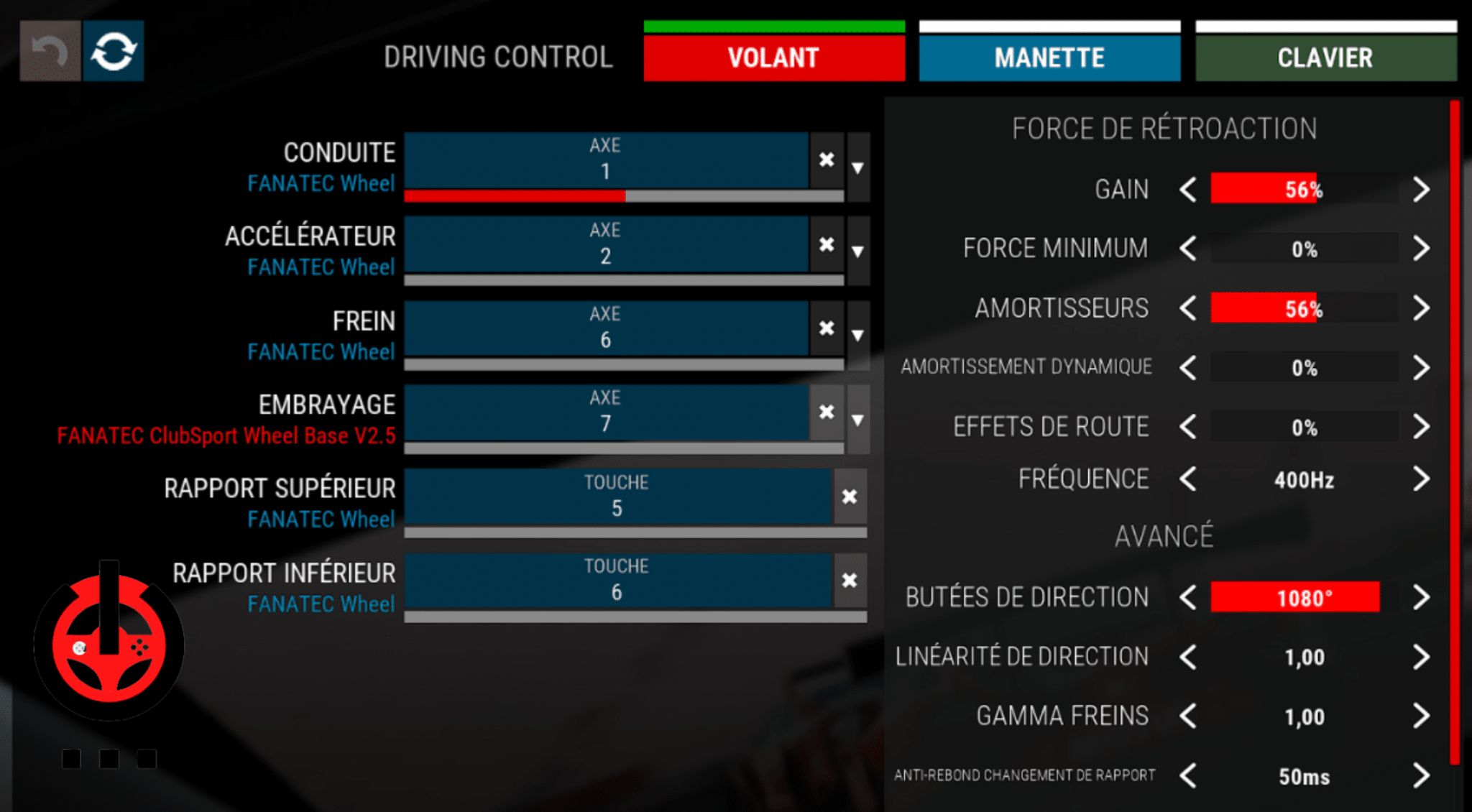Expand the EMBRAYAGE axis dropdown
The image size is (1472, 812).
pos(858,417)
